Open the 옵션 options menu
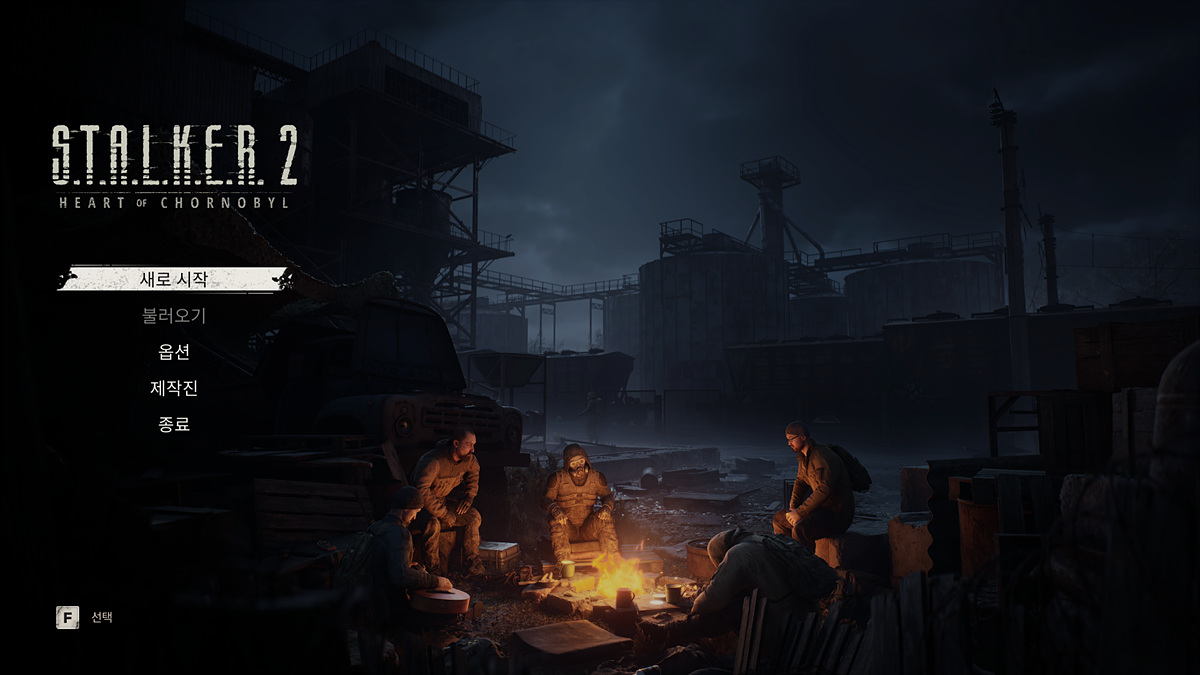Viewport: 1200px width, 675px height. (x=174, y=352)
